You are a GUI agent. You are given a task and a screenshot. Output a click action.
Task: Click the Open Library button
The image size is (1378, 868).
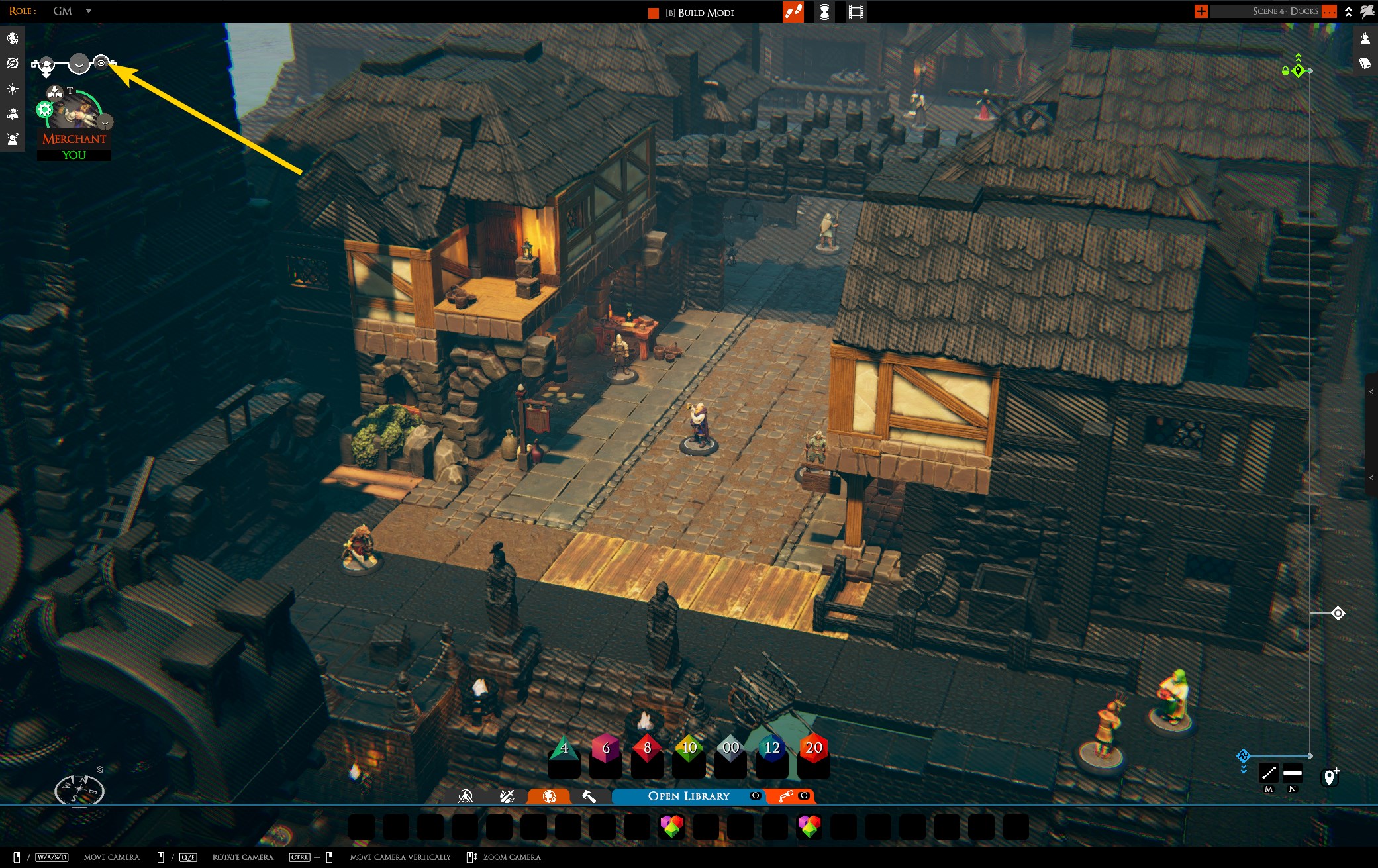pos(688,796)
